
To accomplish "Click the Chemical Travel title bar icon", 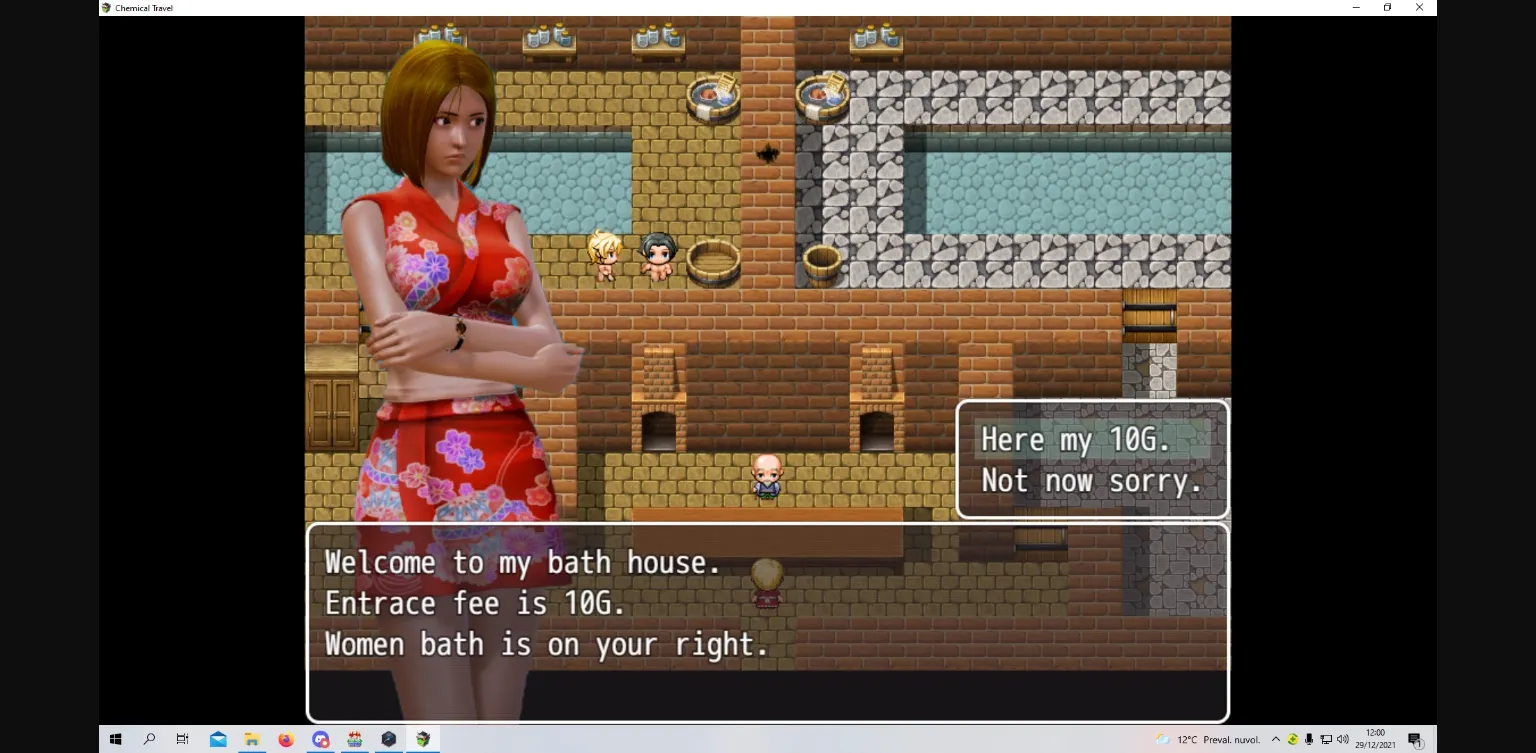I will coord(104,7).
